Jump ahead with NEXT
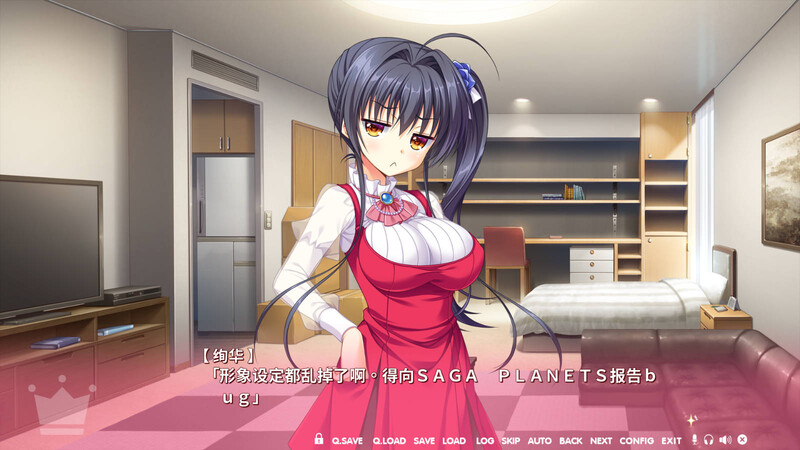800x450 pixels. (601, 440)
